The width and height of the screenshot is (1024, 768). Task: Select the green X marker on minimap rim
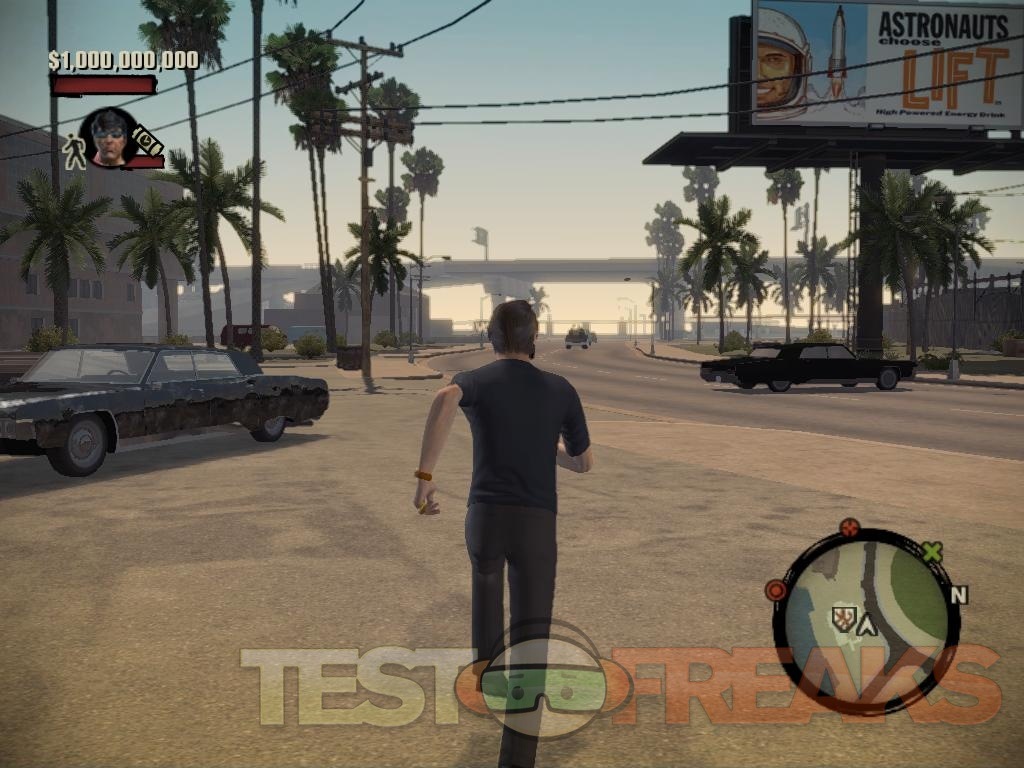932,551
